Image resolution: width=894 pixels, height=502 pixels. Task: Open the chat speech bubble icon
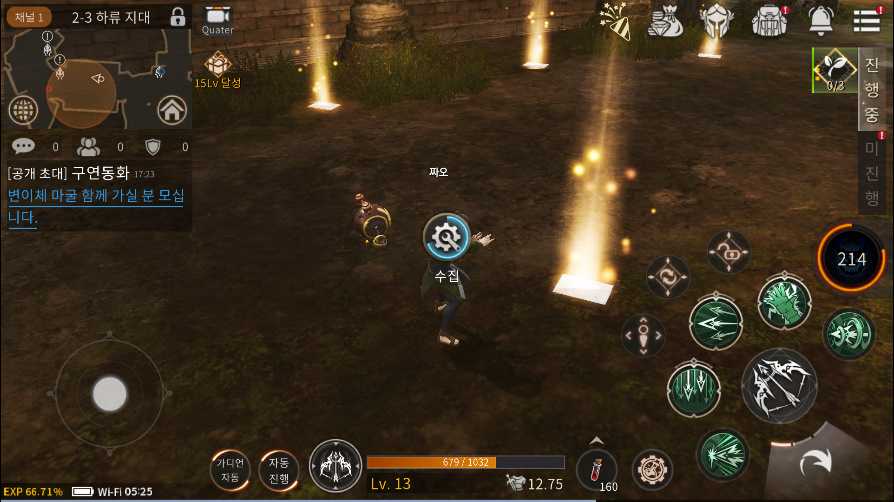23,147
